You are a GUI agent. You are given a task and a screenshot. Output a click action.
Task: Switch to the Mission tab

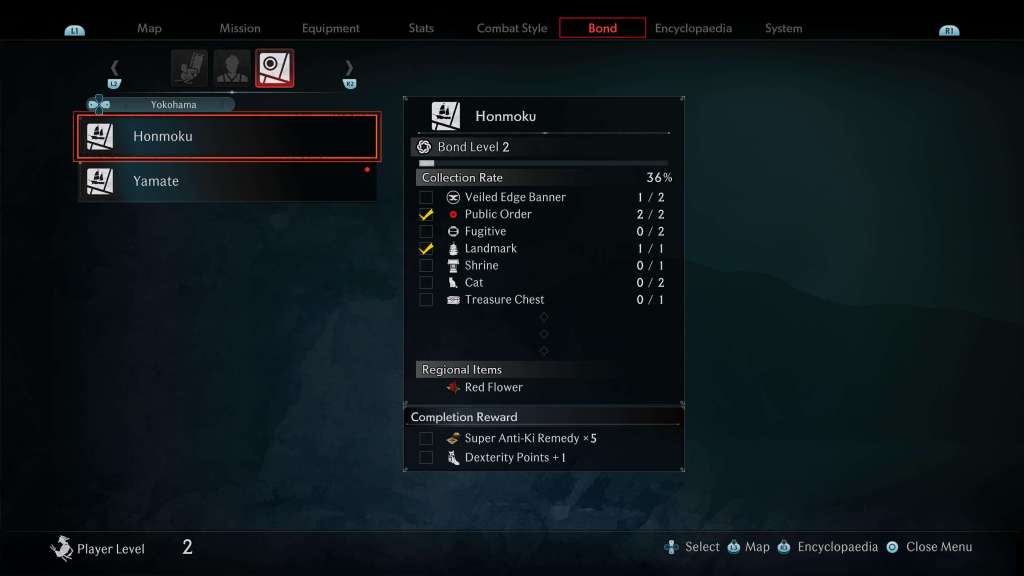click(240, 28)
